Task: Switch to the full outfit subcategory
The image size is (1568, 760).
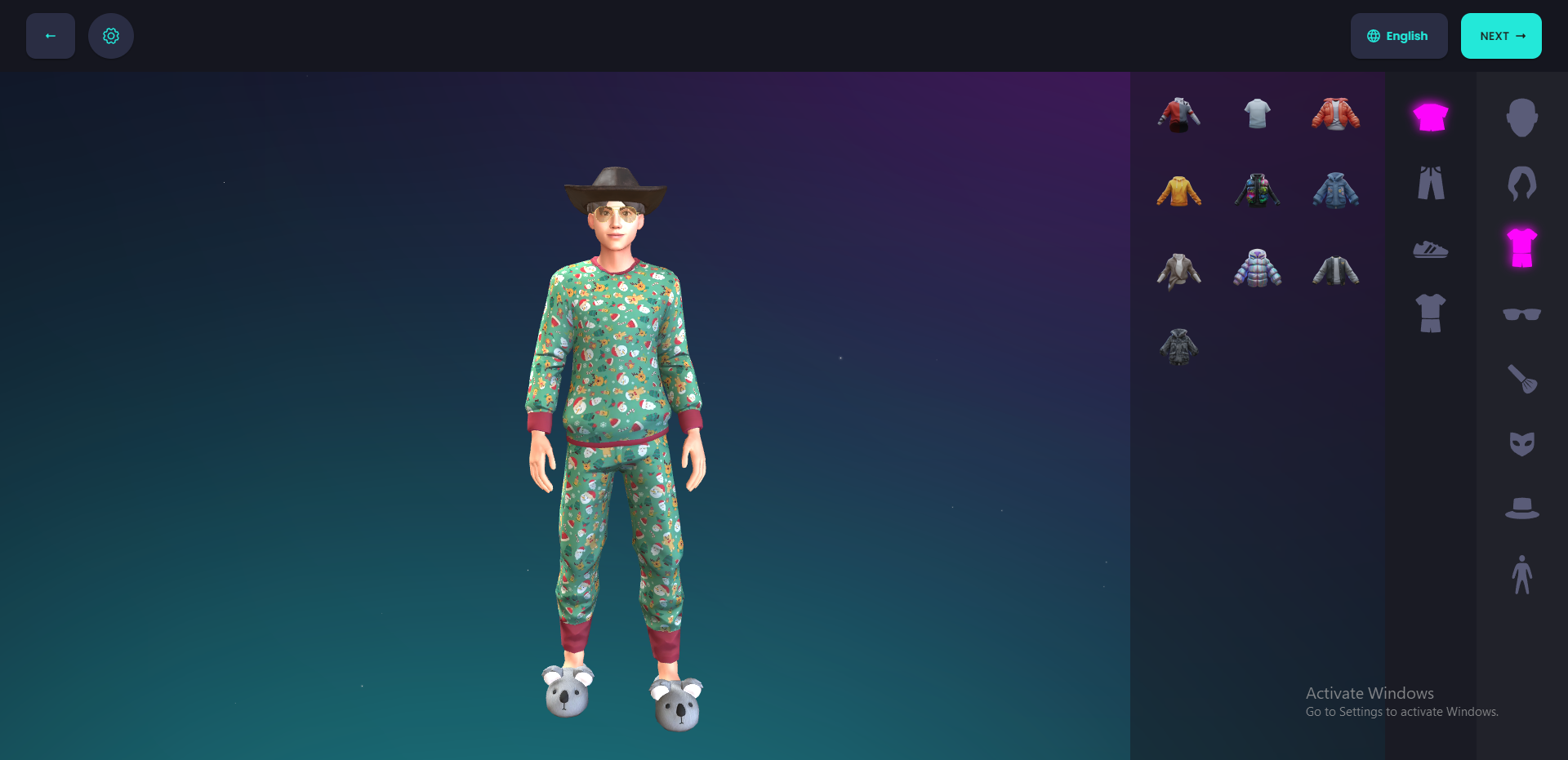Action: [x=1432, y=313]
